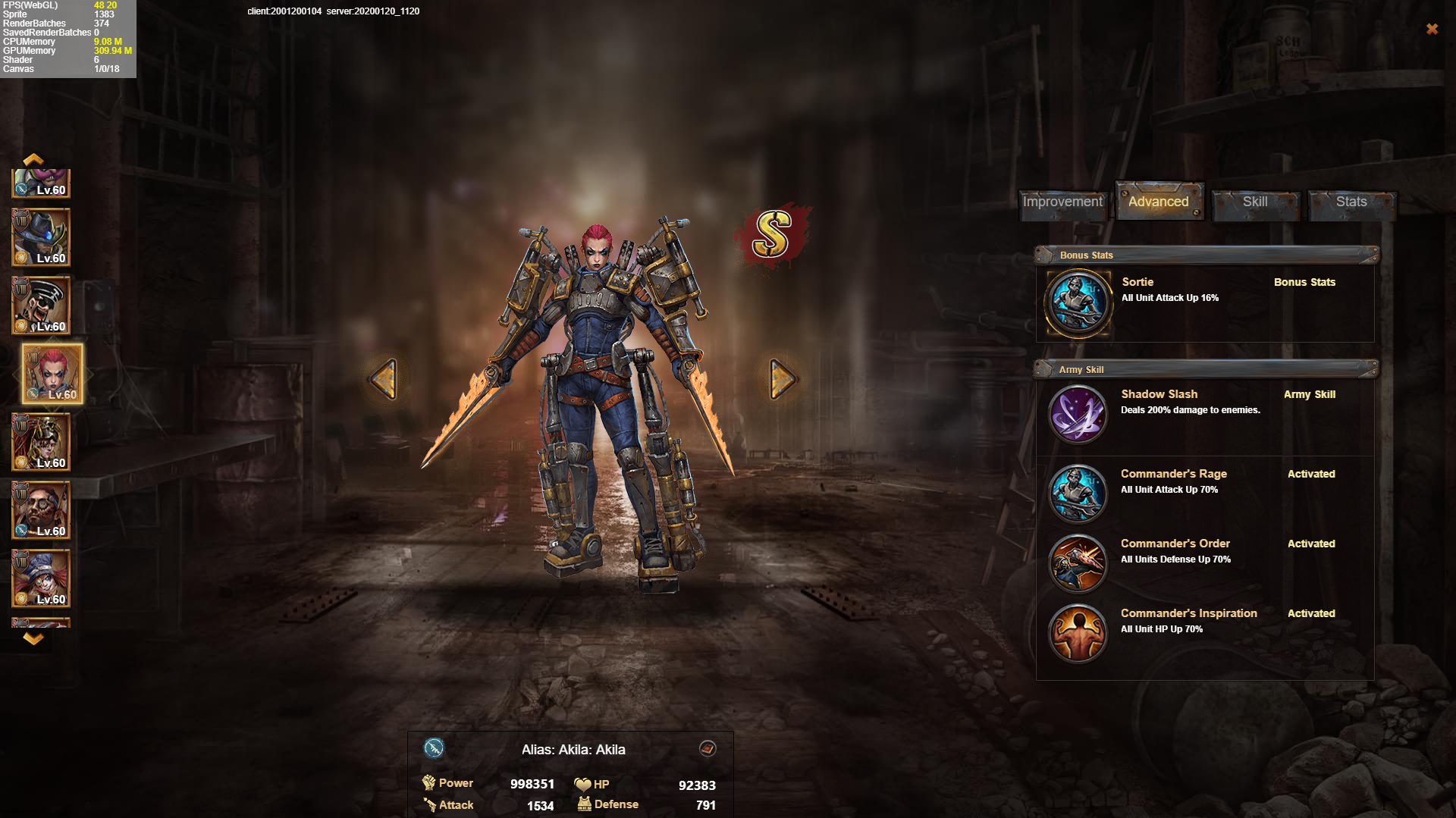Inspect the Commander's Order skill icon
The height and width of the screenshot is (818, 1456).
[x=1078, y=563]
